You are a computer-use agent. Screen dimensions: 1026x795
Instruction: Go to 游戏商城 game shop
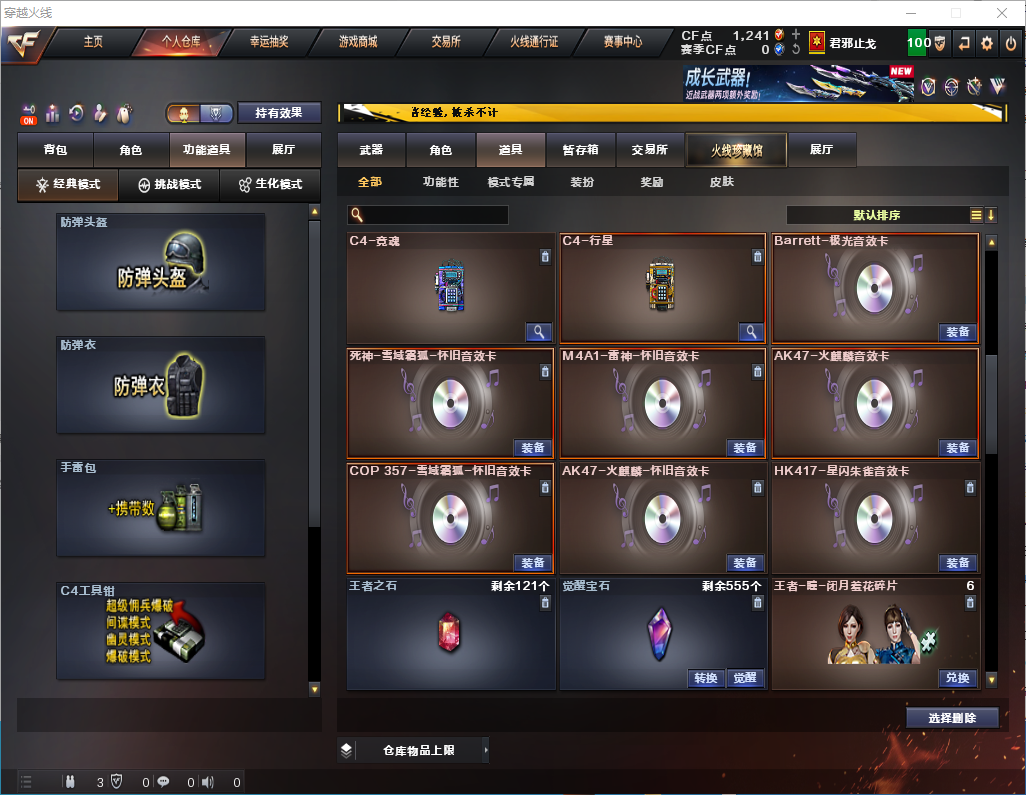tap(358, 42)
